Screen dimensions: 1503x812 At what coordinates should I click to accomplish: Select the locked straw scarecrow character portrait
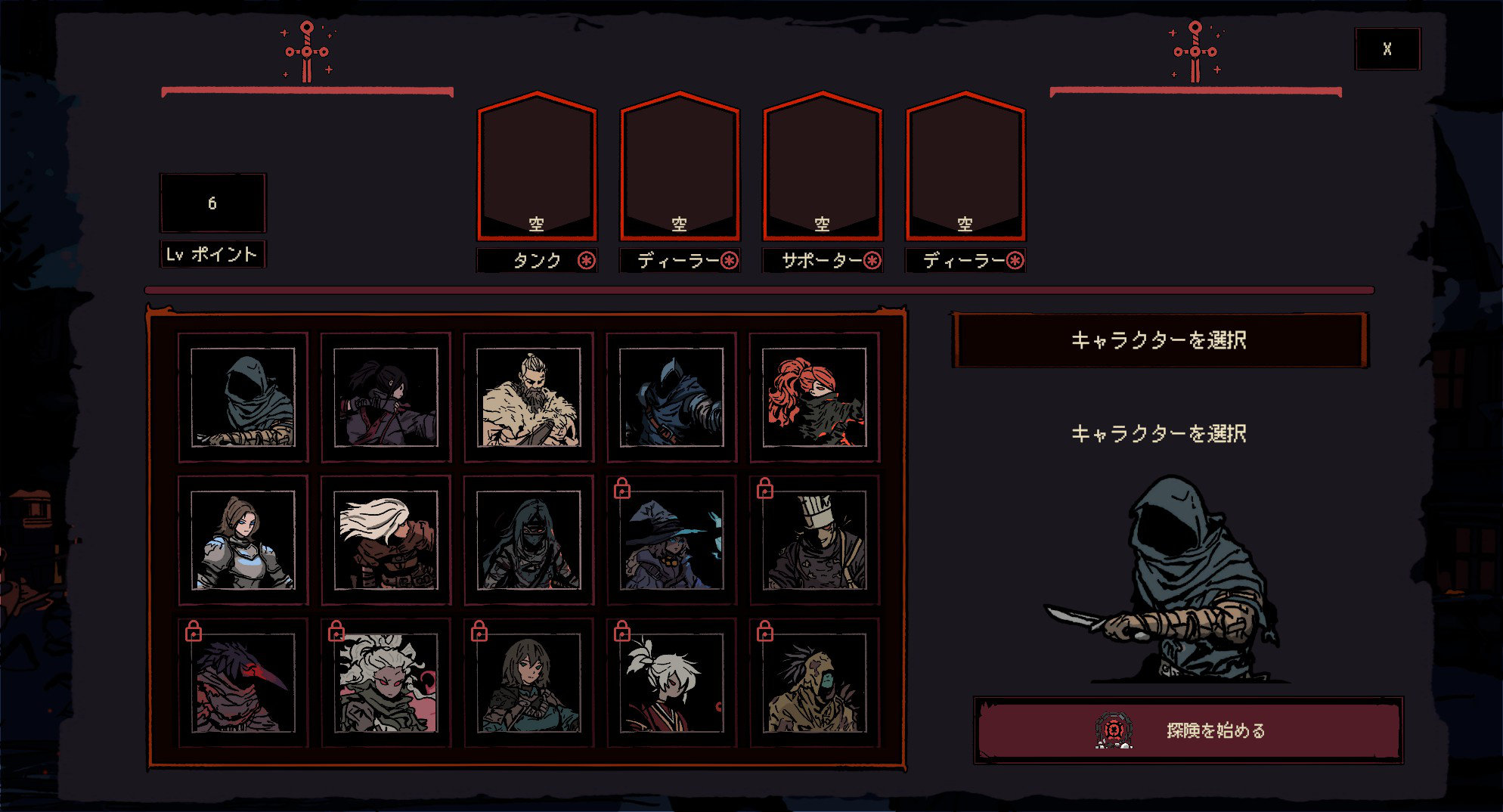click(814, 683)
